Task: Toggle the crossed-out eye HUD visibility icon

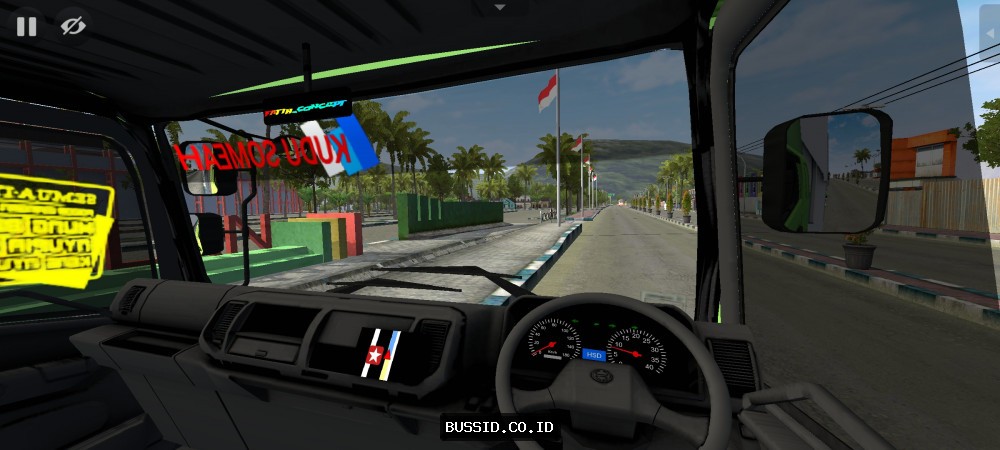Action: pyautogui.click(x=72, y=27)
